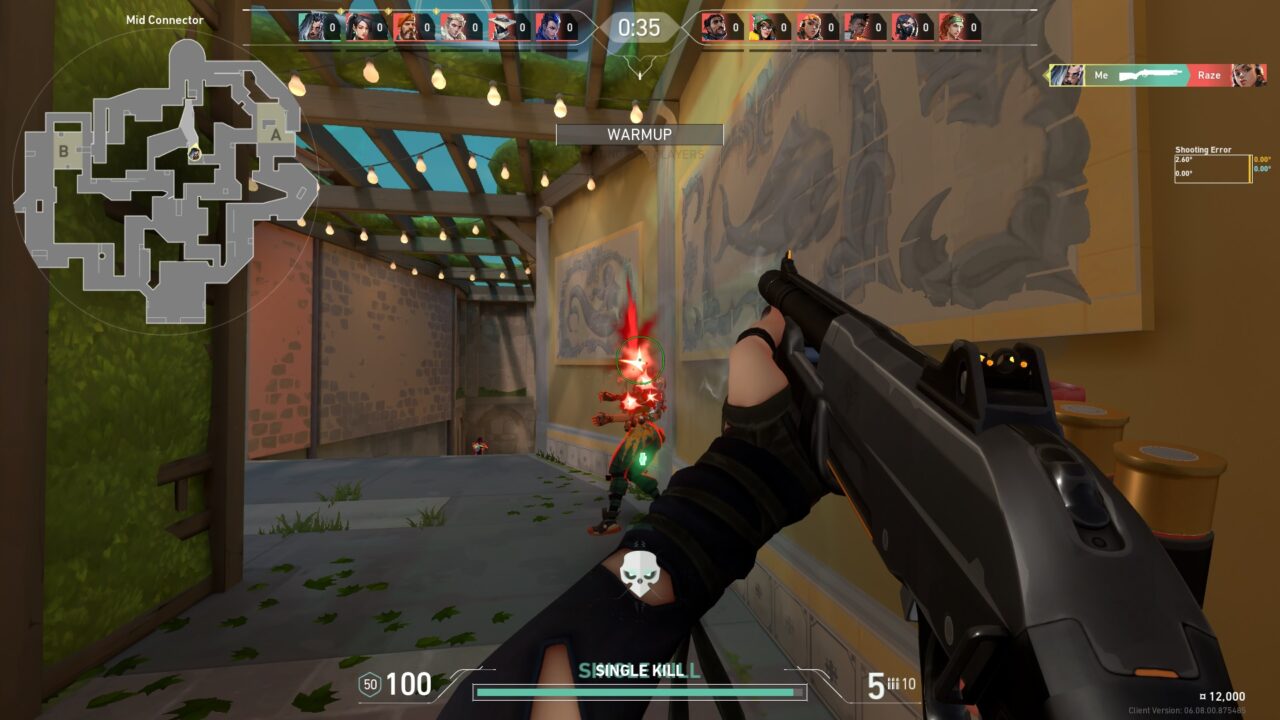Select the B site marker on the minimap
1280x720 pixels.
point(64,151)
